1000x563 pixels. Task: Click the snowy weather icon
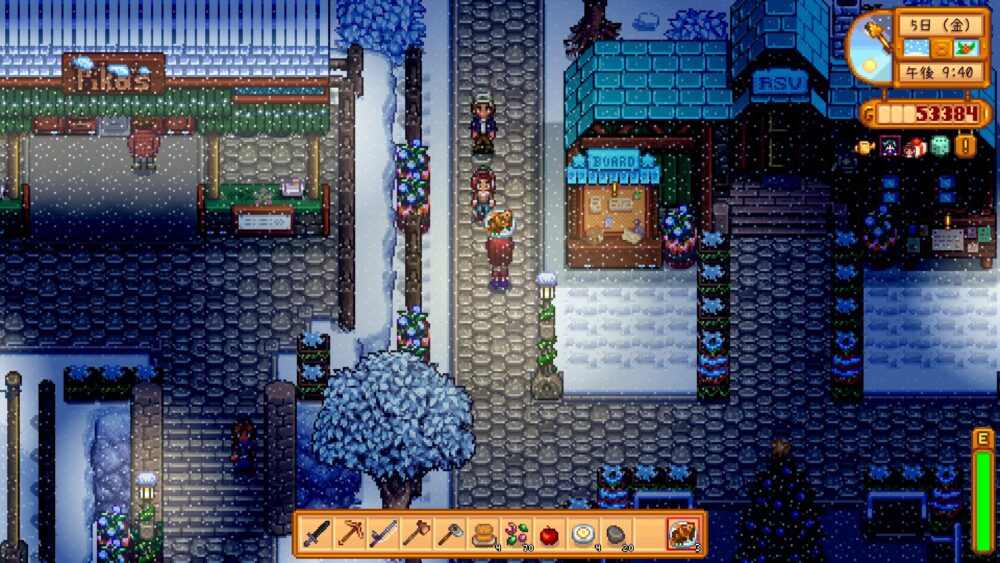coord(917,49)
